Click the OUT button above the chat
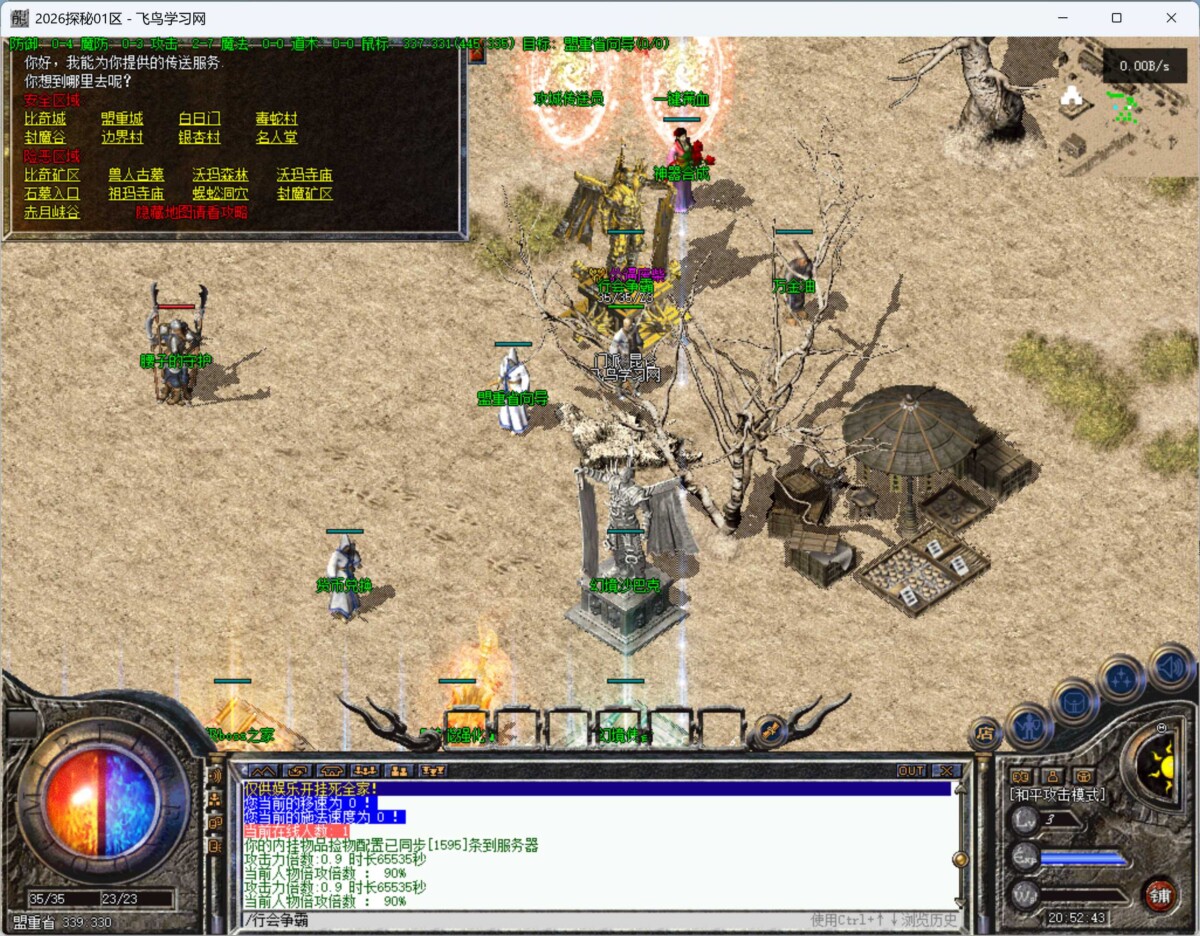 (911, 771)
